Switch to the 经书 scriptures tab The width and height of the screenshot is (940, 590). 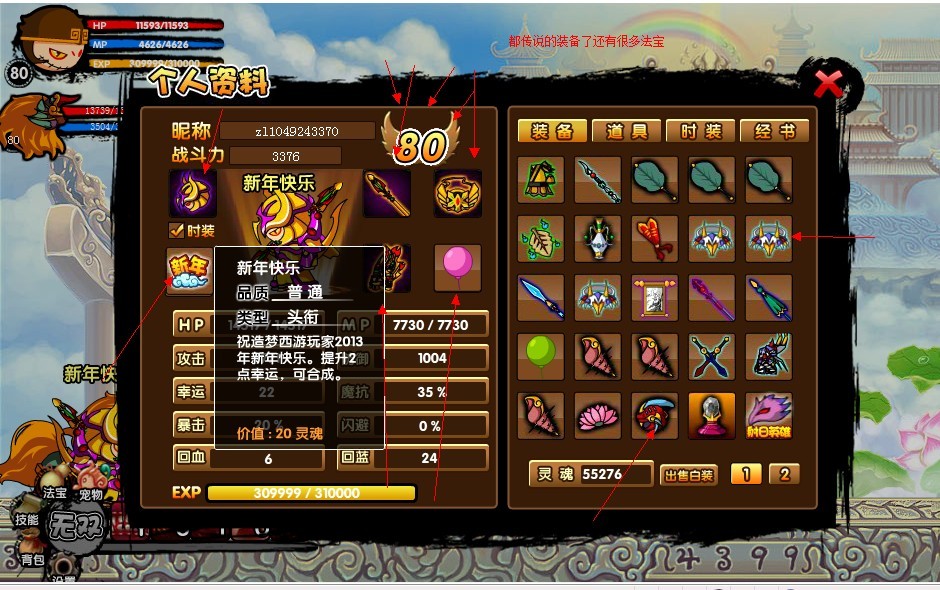[x=774, y=131]
